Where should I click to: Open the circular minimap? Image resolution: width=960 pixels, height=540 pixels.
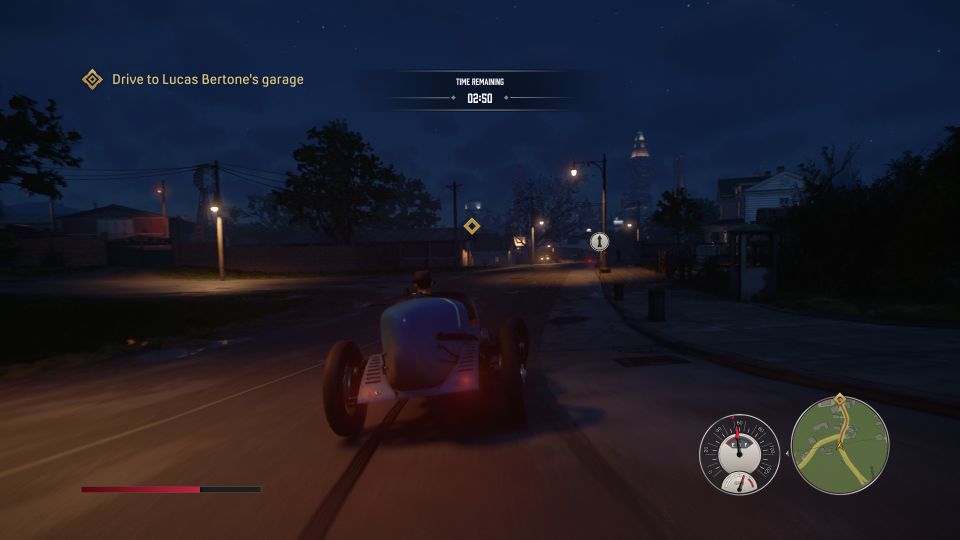pos(840,446)
